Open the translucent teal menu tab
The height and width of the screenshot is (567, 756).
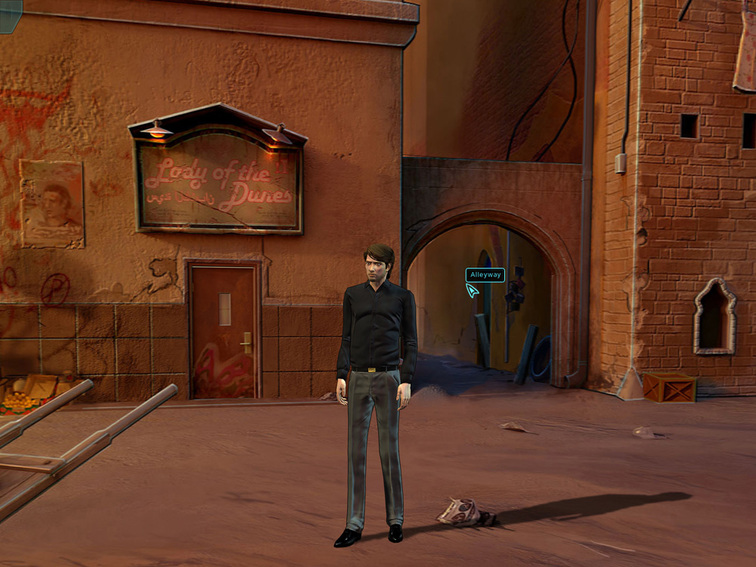(x=10, y=14)
